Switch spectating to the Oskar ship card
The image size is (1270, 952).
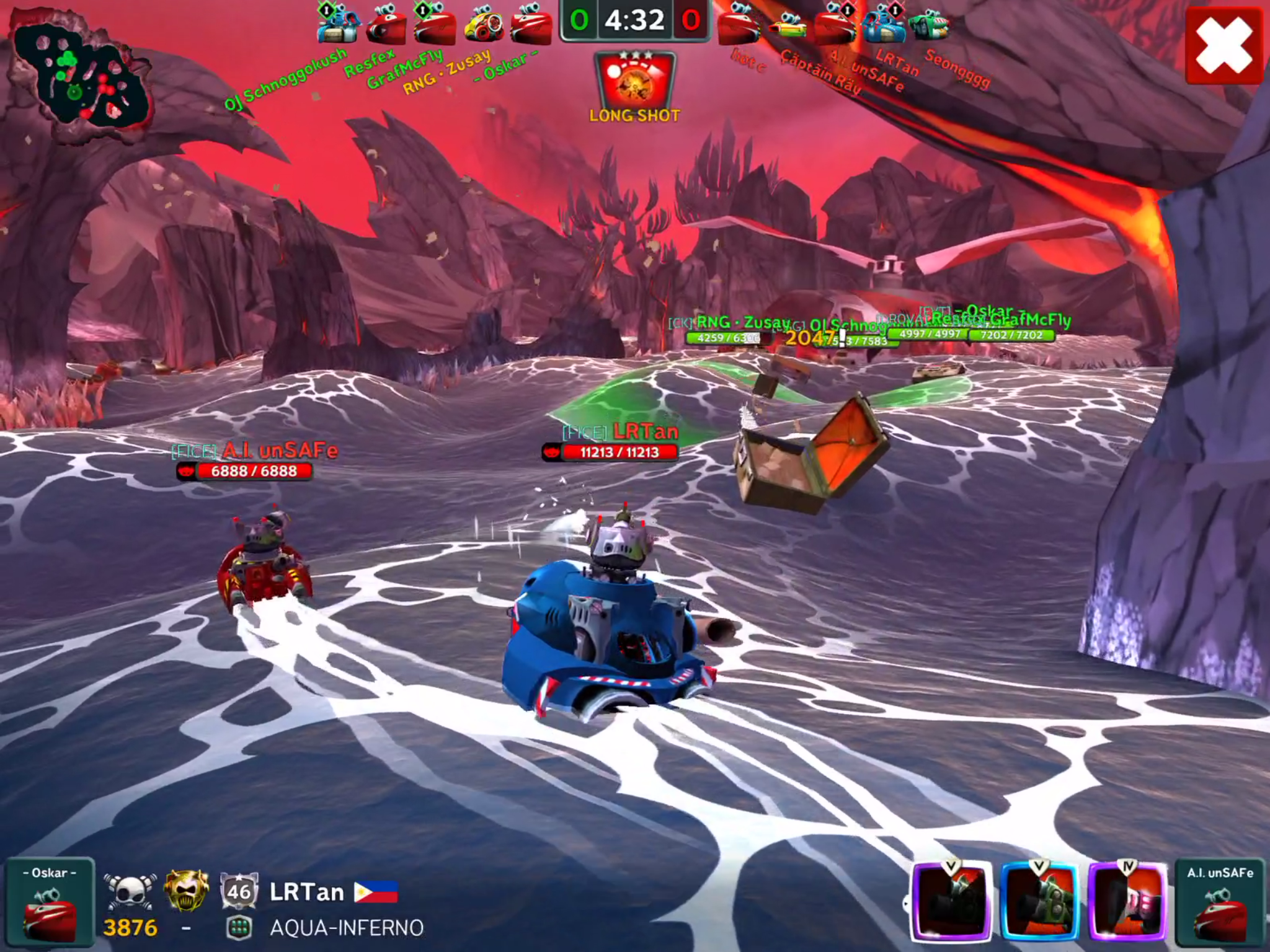pyautogui.click(x=50, y=902)
